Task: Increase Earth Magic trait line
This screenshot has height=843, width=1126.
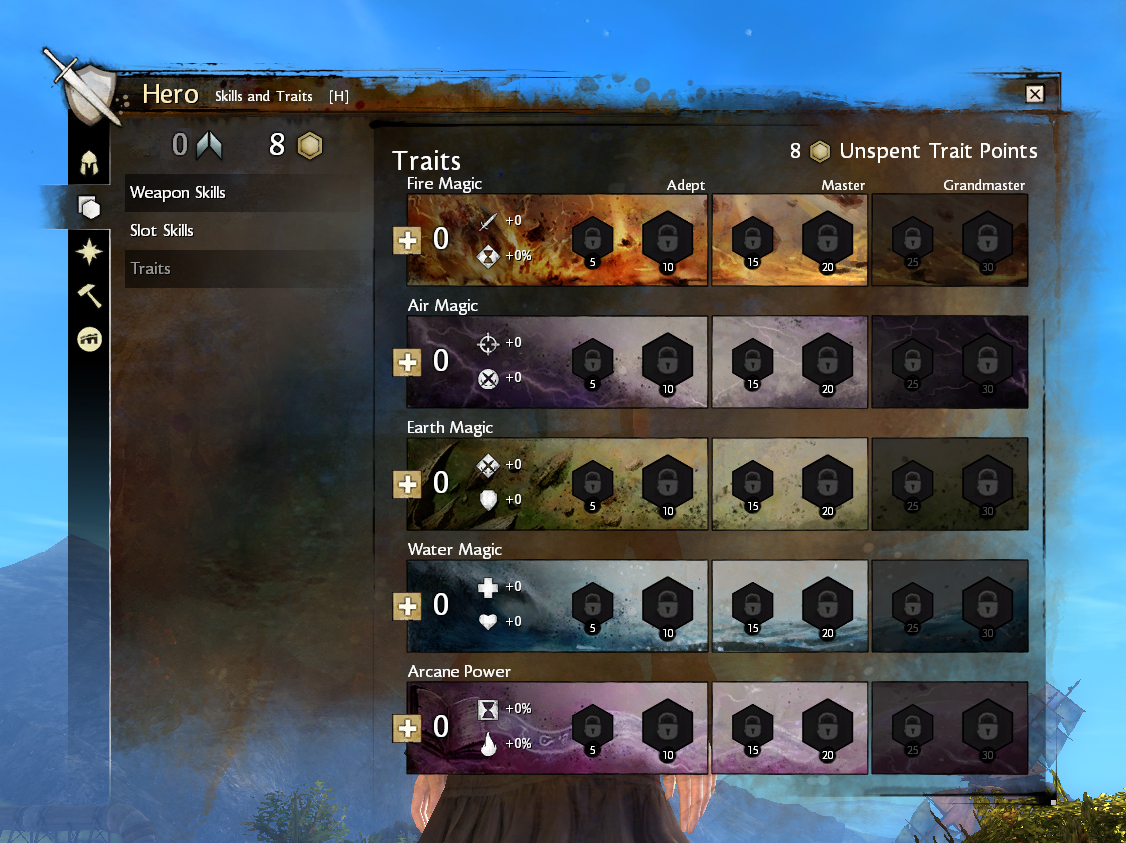Action: 407,484
